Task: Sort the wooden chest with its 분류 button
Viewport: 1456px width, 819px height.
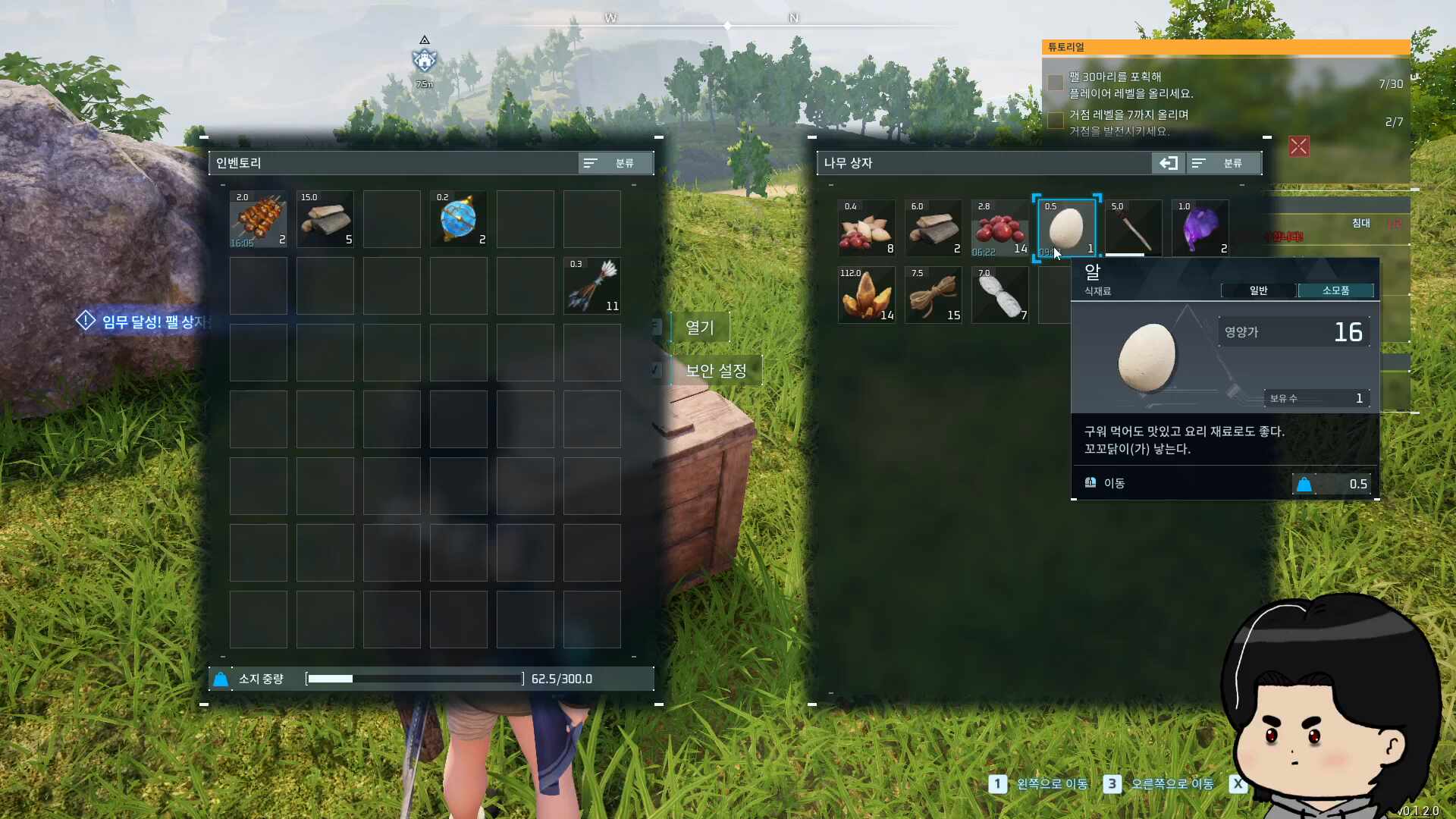Action: click(1223, 163)
